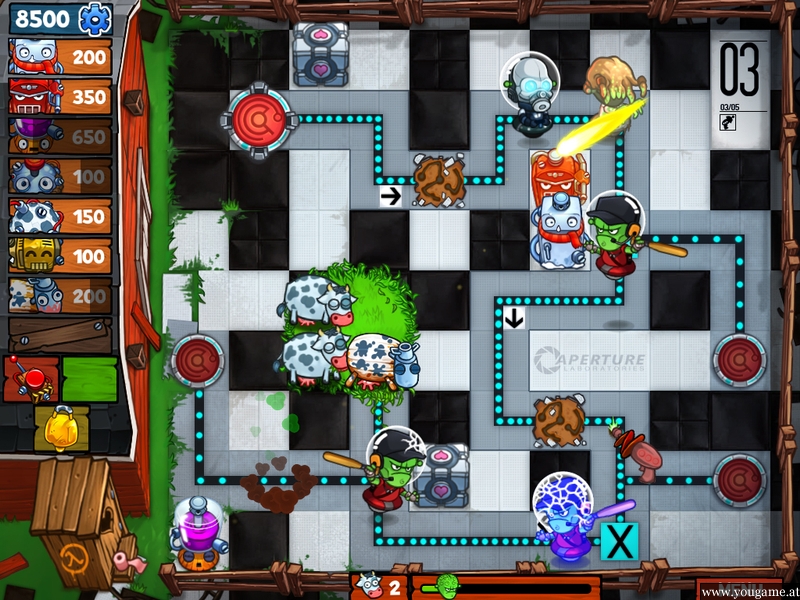Activate the red detonator button item
Screen dimensions: 800x600
point(30,379)
